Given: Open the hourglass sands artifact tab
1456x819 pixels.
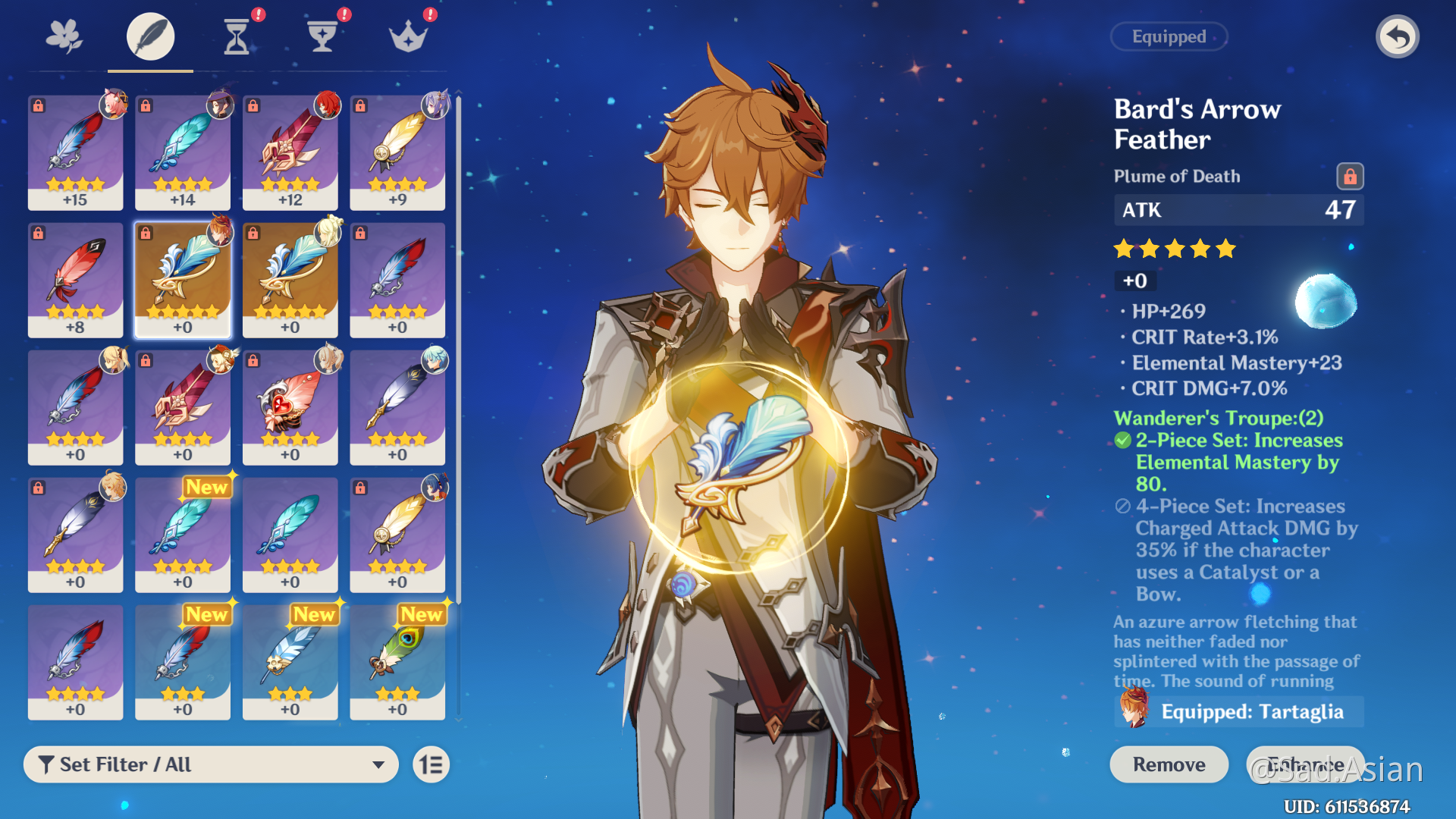Looking at the screenshot, I should click(237, 36).
